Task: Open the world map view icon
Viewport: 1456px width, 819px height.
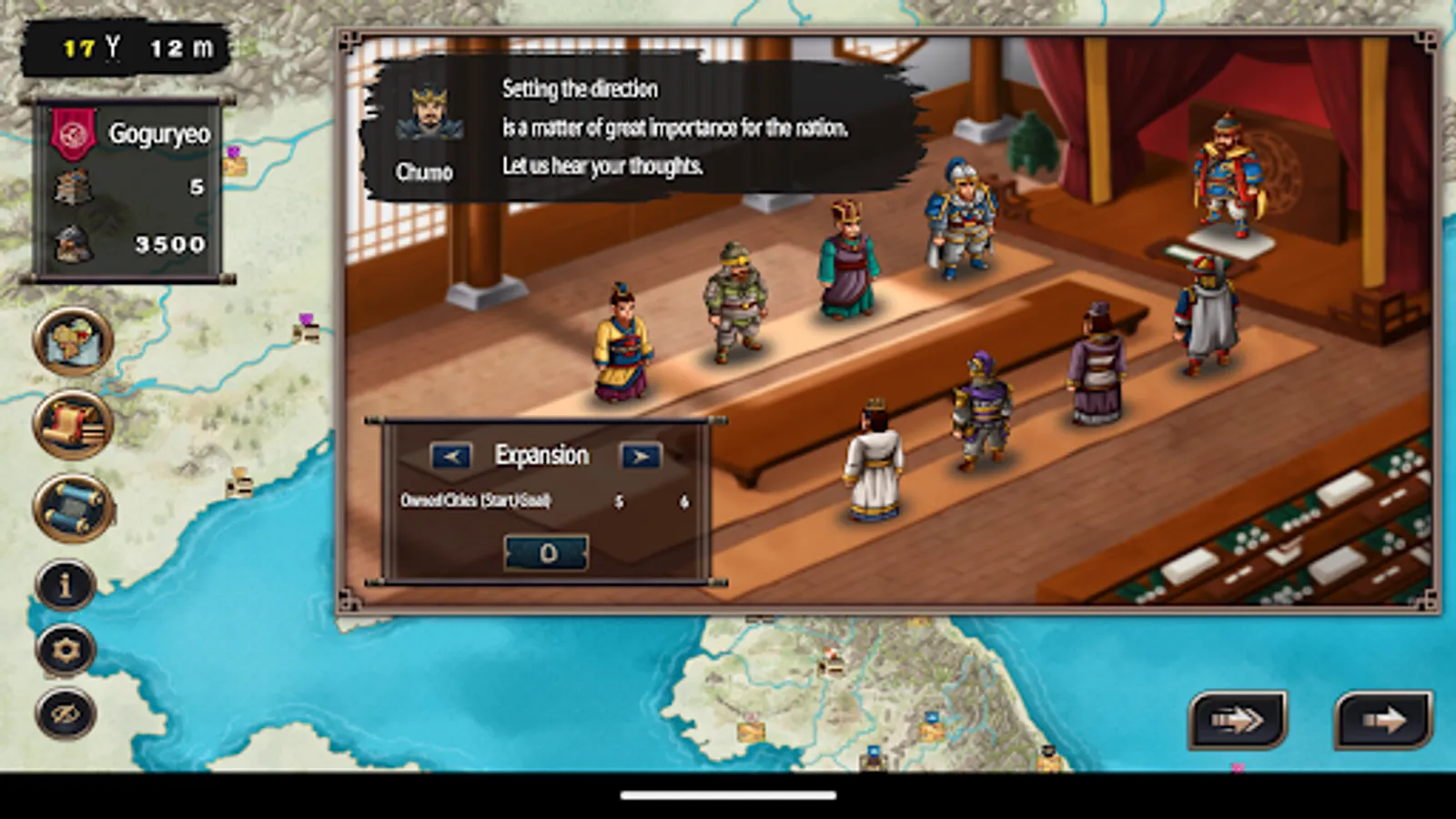Action: [68, 344]
